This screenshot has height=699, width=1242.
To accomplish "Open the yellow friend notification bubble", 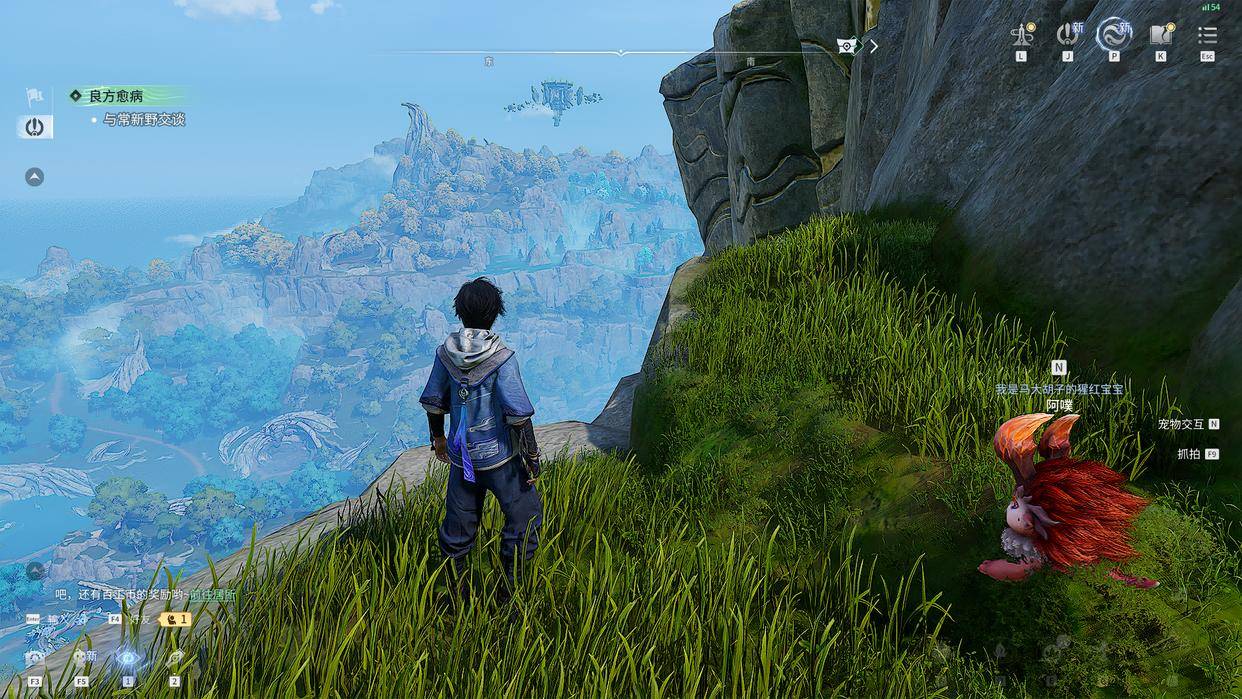I will [x=176, y=619].
